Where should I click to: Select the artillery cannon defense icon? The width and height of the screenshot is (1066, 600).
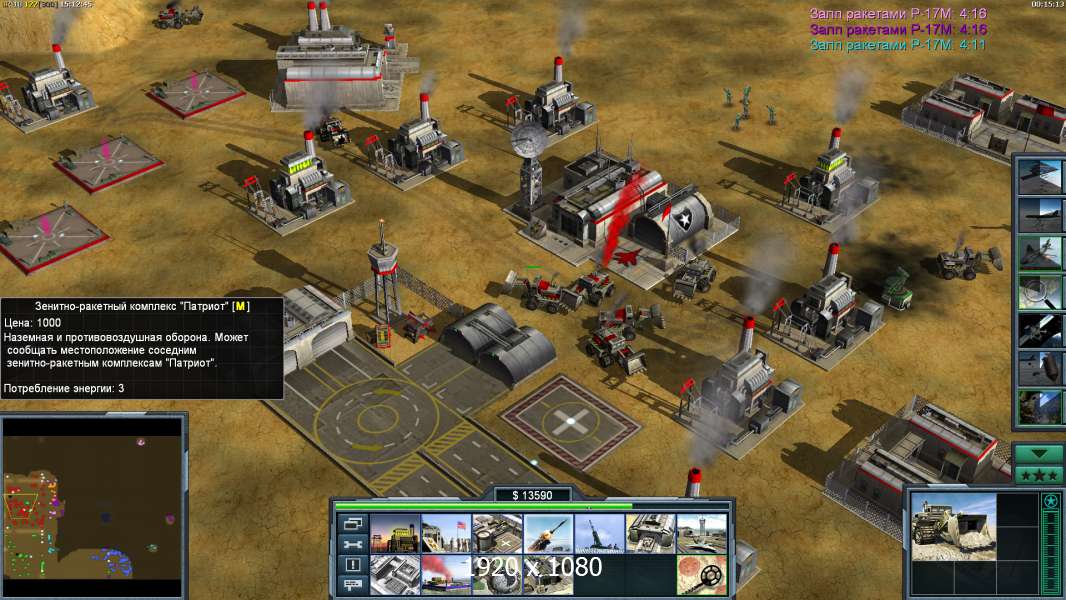(x=598, y=533)
